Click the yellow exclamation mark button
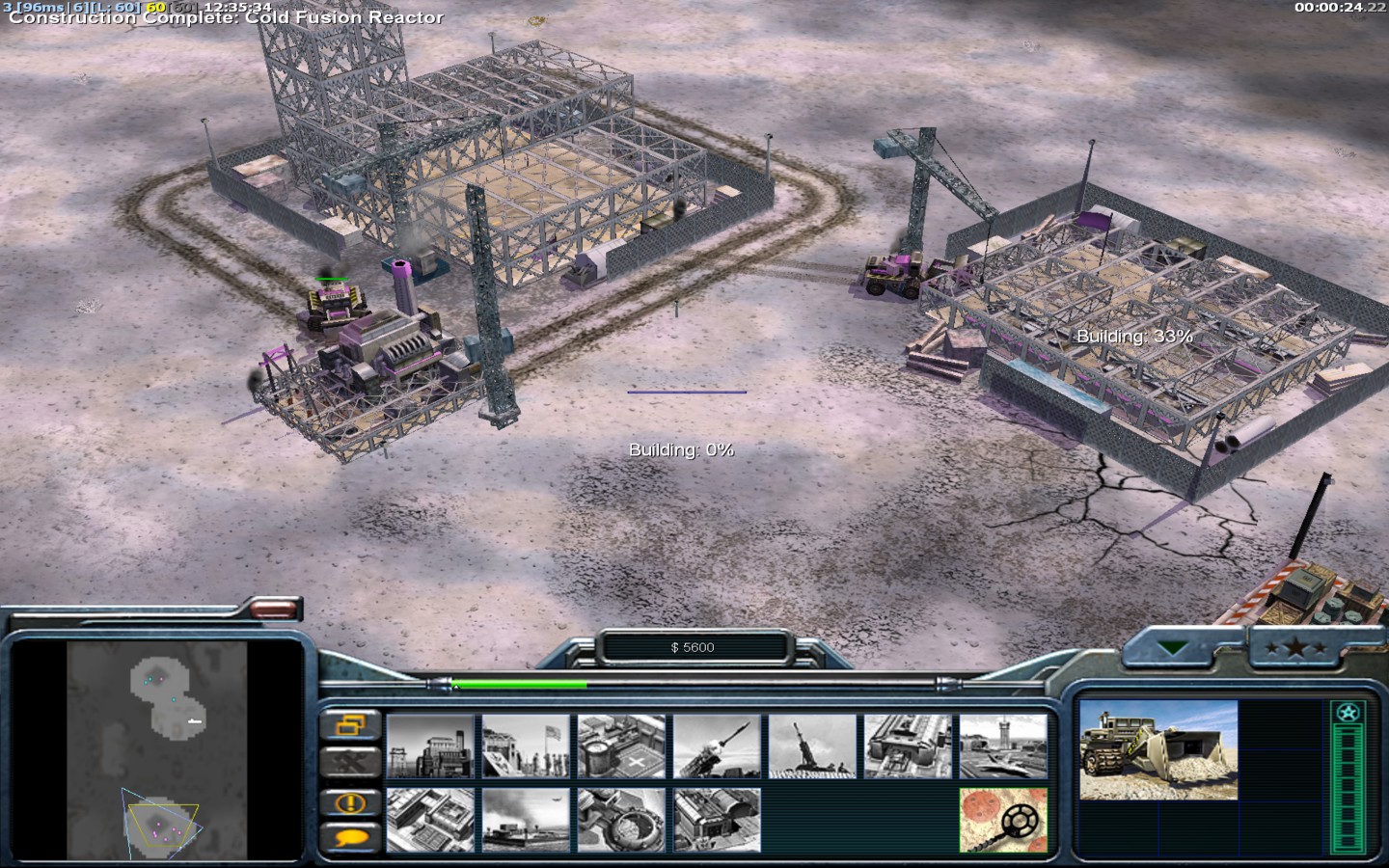This screenshot has height=868, width=1389. tap(349, 801)
